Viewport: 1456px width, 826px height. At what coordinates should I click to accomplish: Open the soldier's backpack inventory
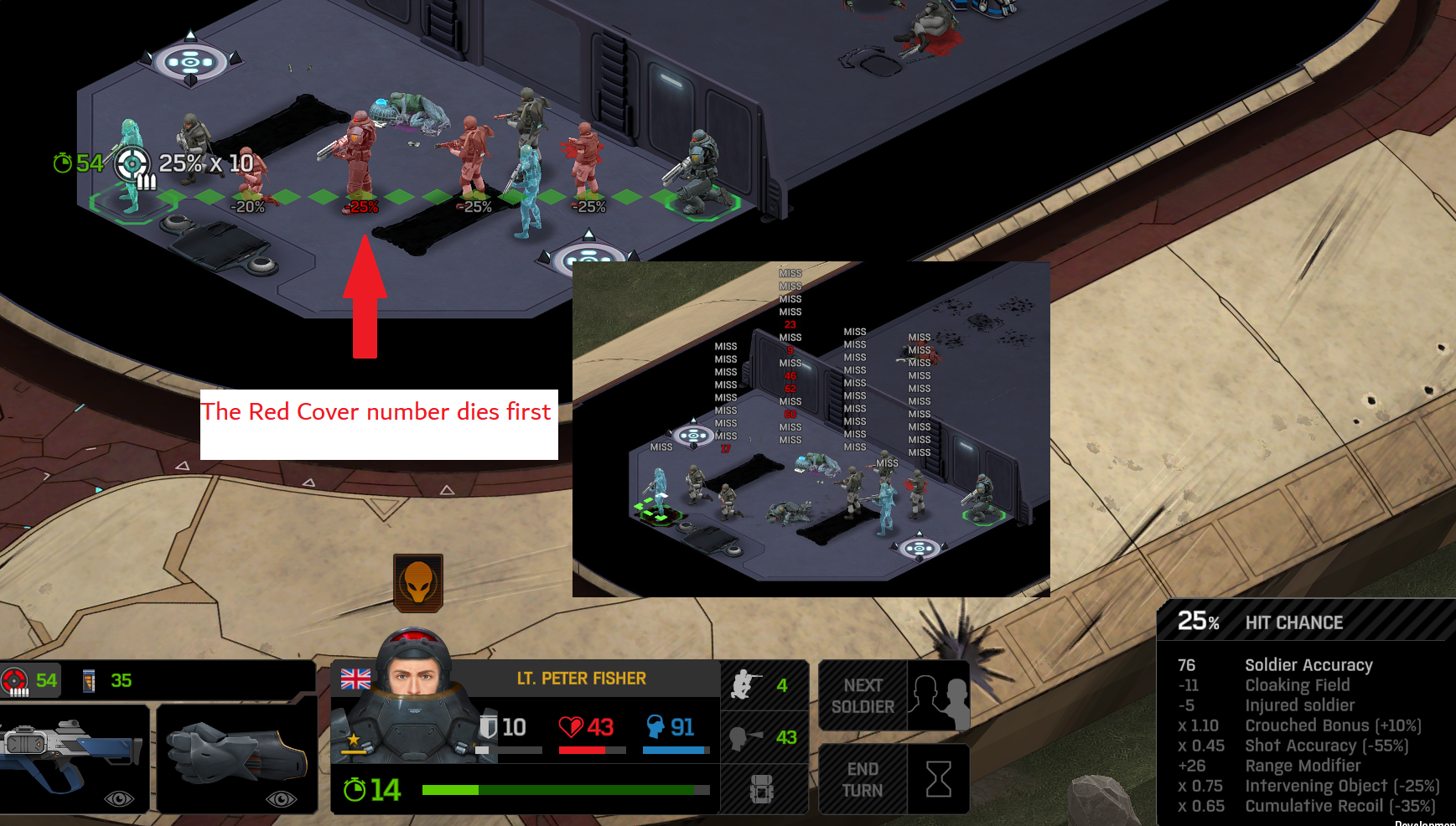pos(762,789)
